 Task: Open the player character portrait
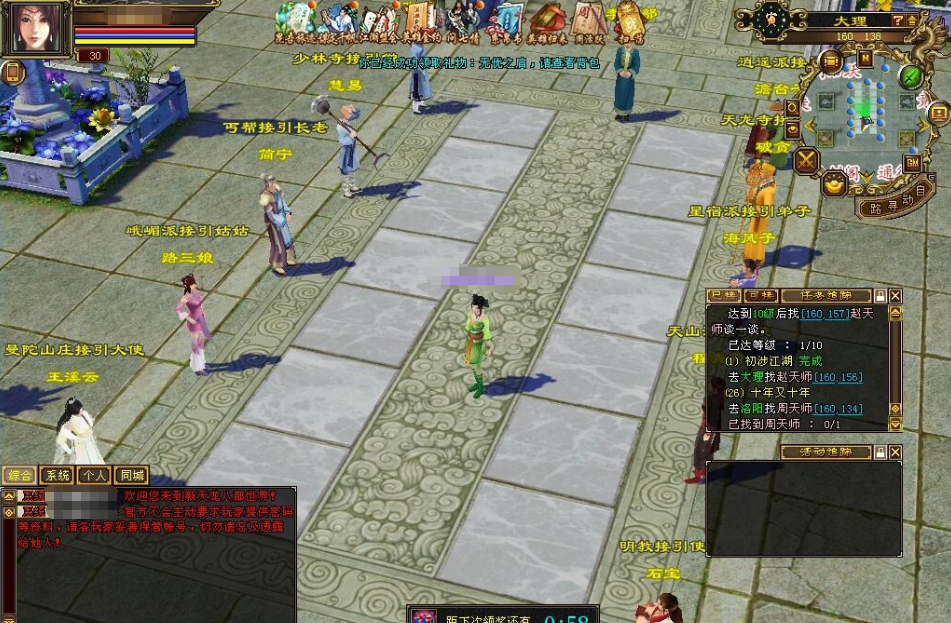pyautogui.click(x=34, y=28)
